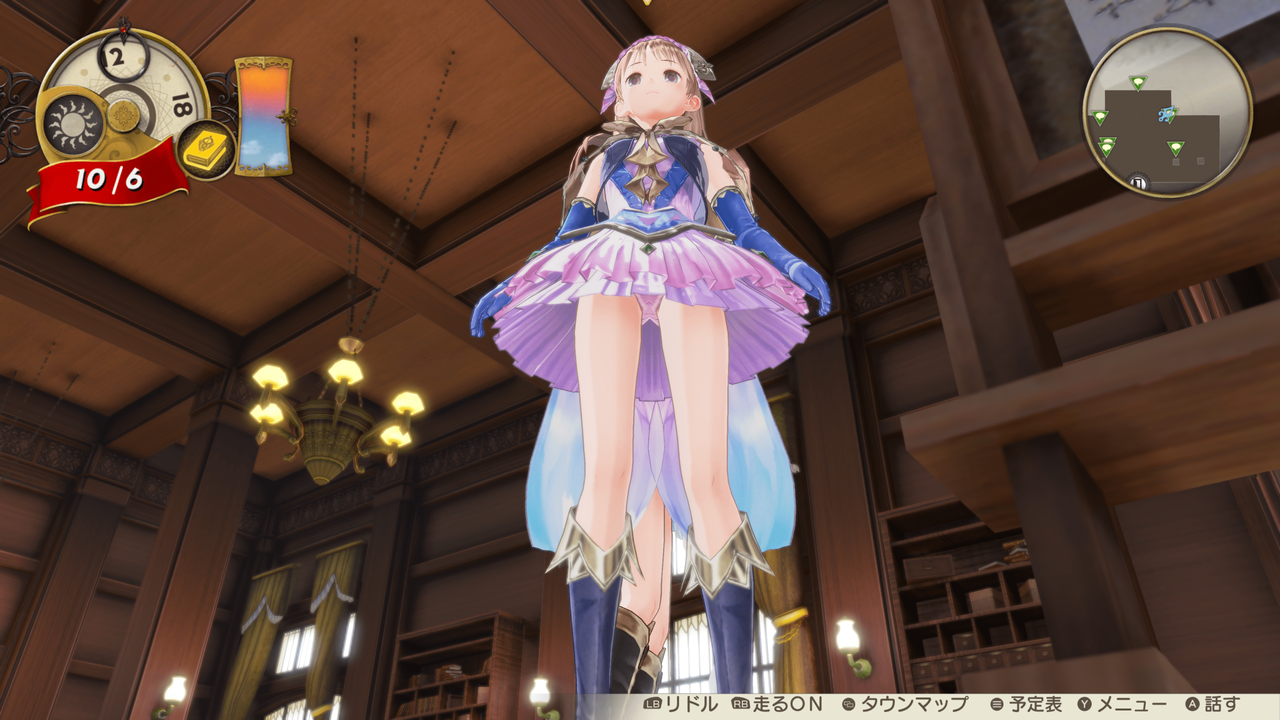Click the lower-right green marker on the minimap
Screen dimensions: 1280x720
[1176, 146]
